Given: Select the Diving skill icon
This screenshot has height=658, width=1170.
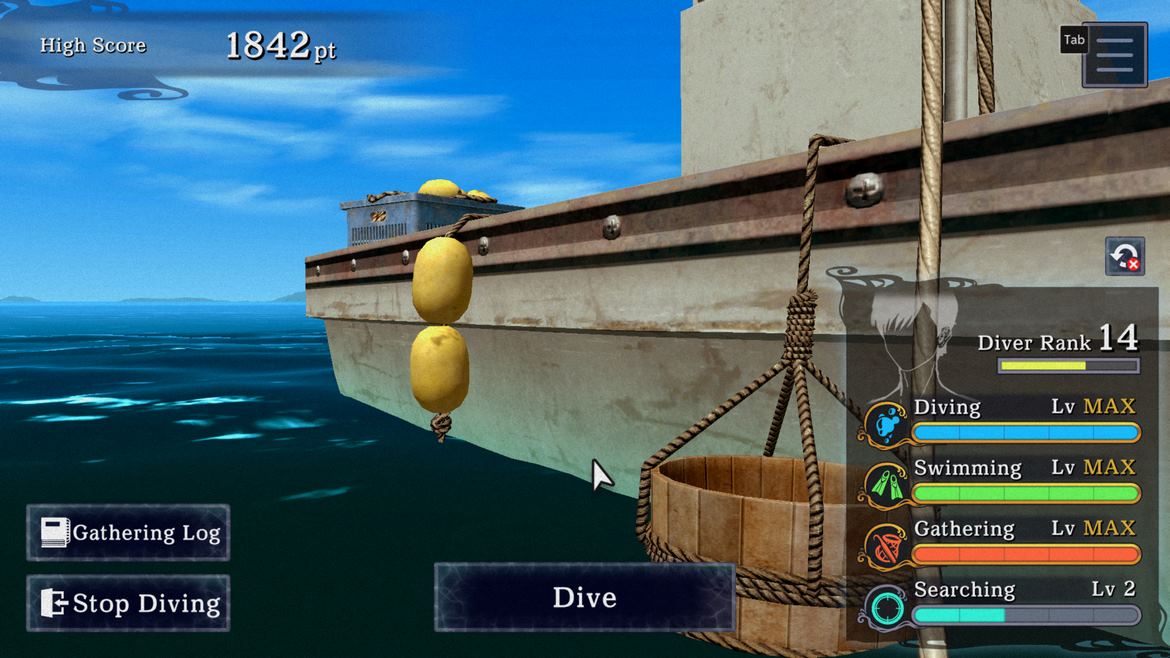Looking at the screenshot, I should (x=885, y=423).
